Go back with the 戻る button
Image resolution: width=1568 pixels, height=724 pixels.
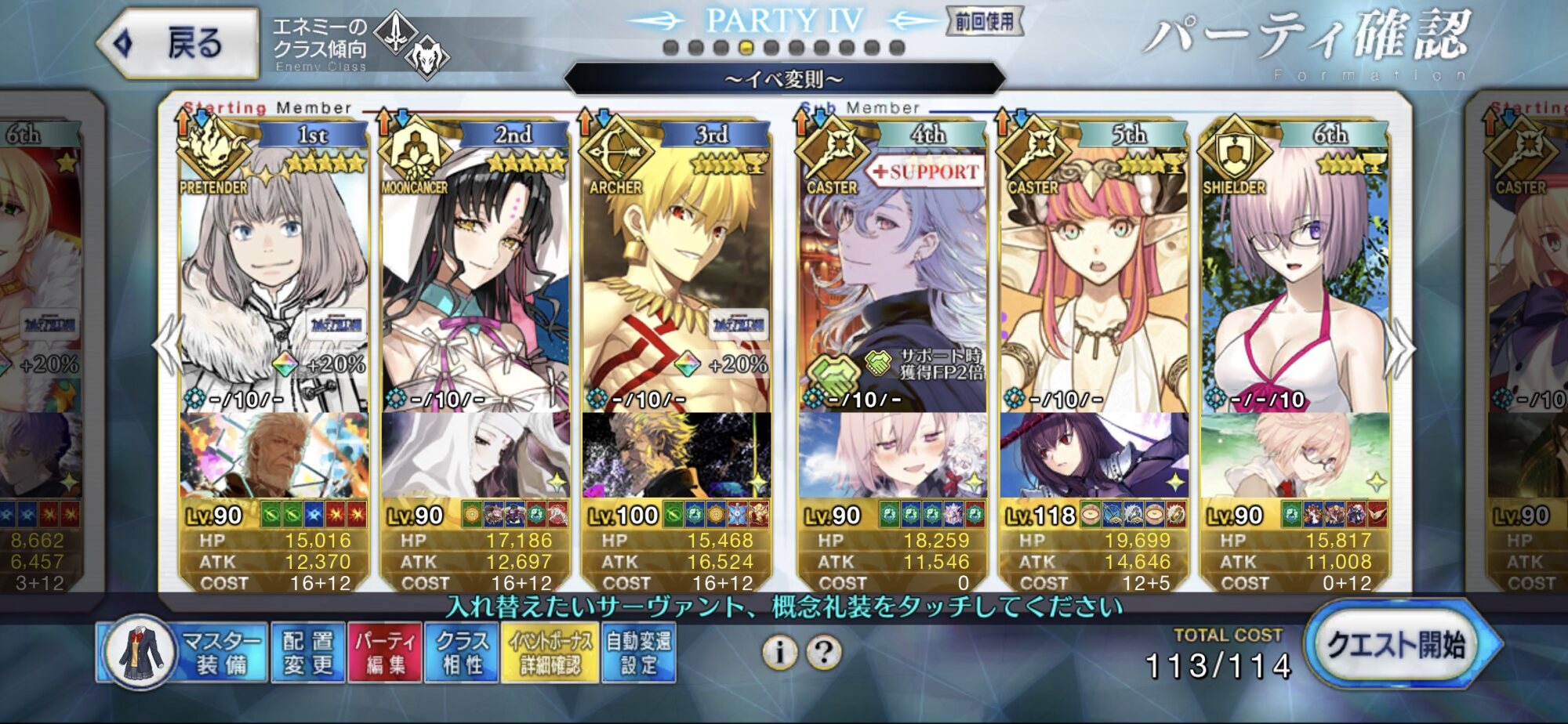coord(180,43)
